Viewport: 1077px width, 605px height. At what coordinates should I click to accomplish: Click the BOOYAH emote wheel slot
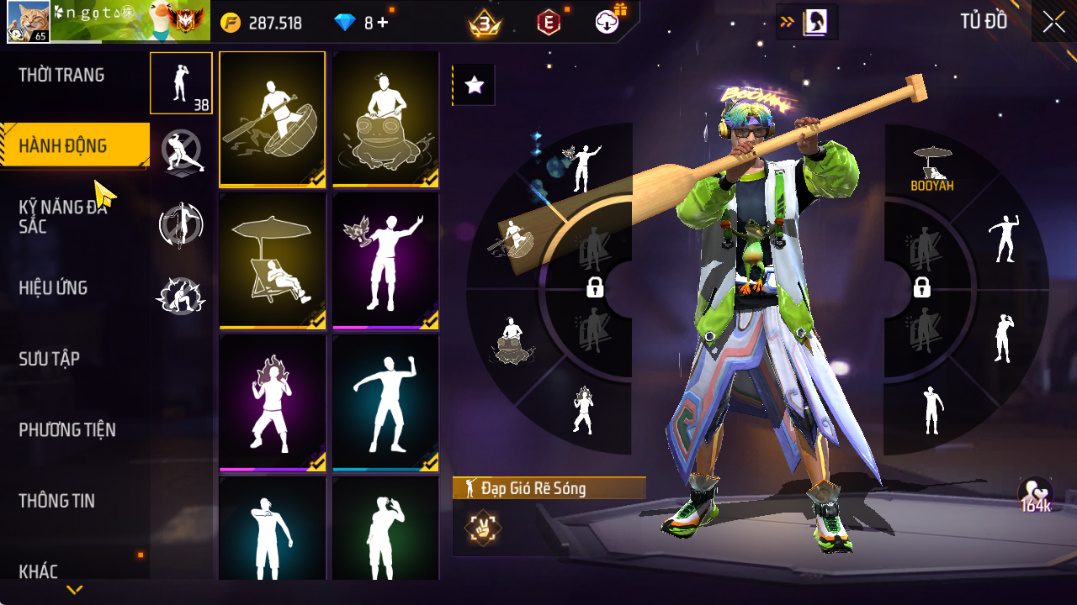[931, 167]
